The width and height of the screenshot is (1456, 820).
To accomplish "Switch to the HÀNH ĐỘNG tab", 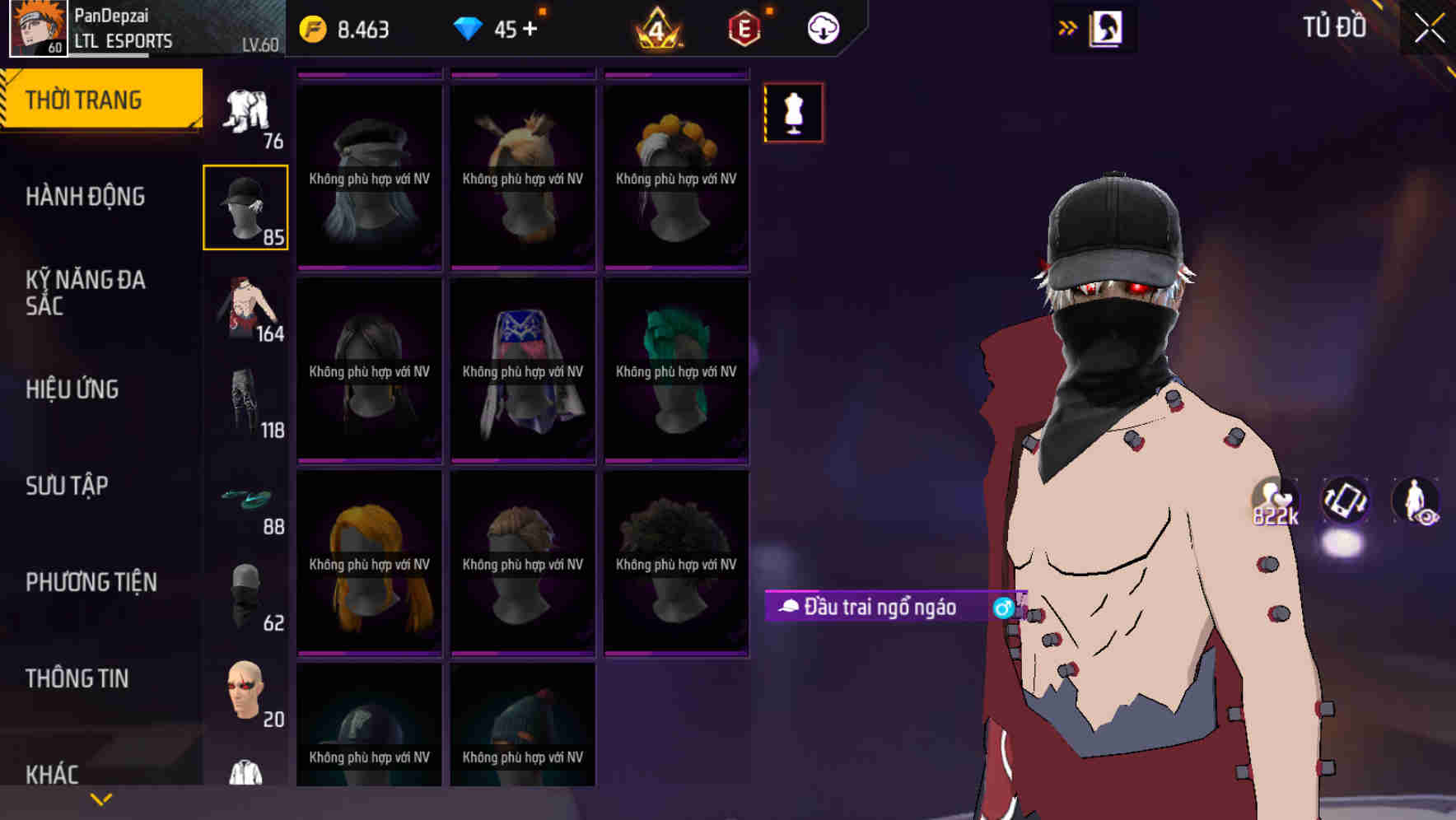I will (x=86, y=197).
